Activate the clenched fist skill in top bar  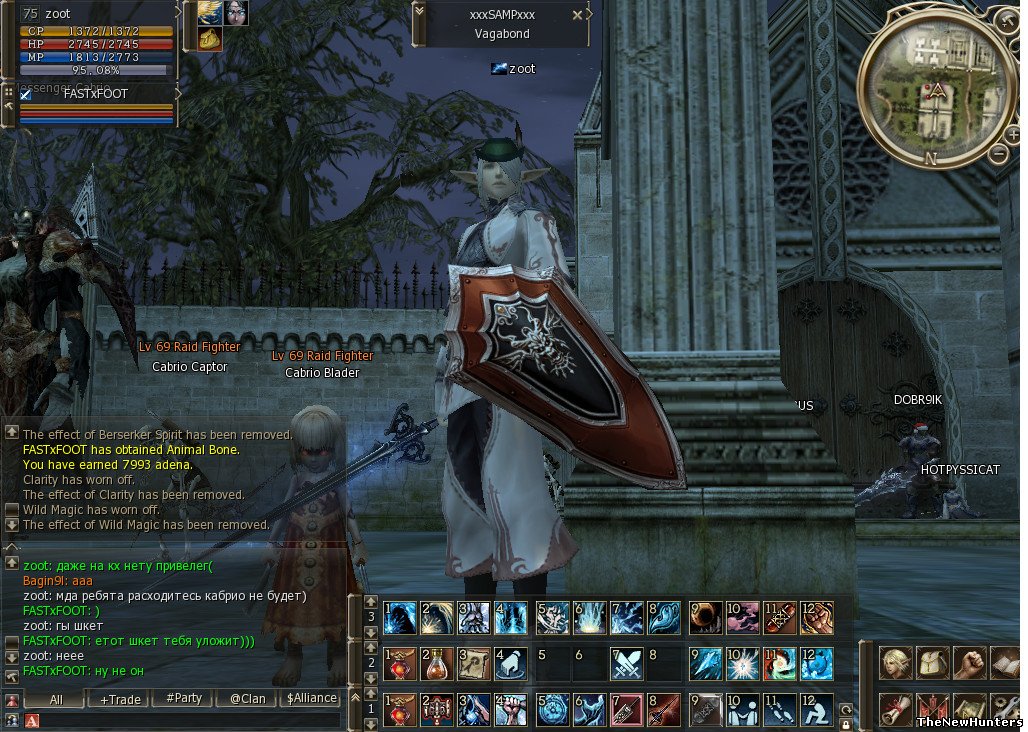pyautogui.click(x=816, y=618)
